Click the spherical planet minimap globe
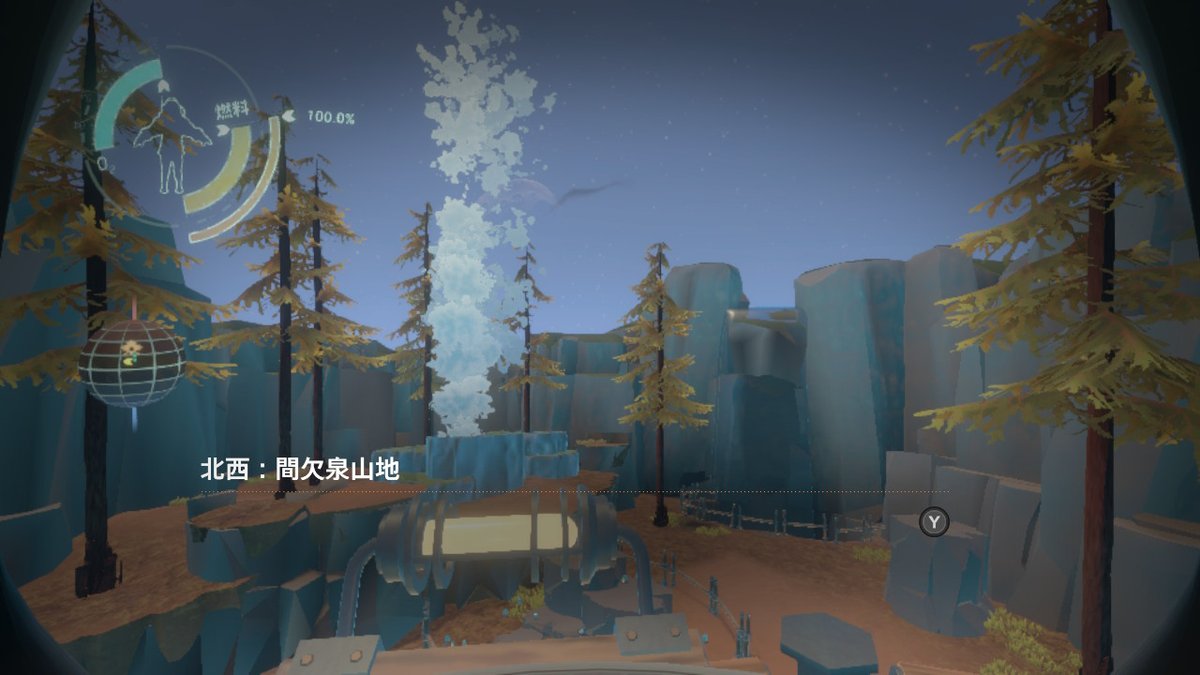 coord(132,362)
